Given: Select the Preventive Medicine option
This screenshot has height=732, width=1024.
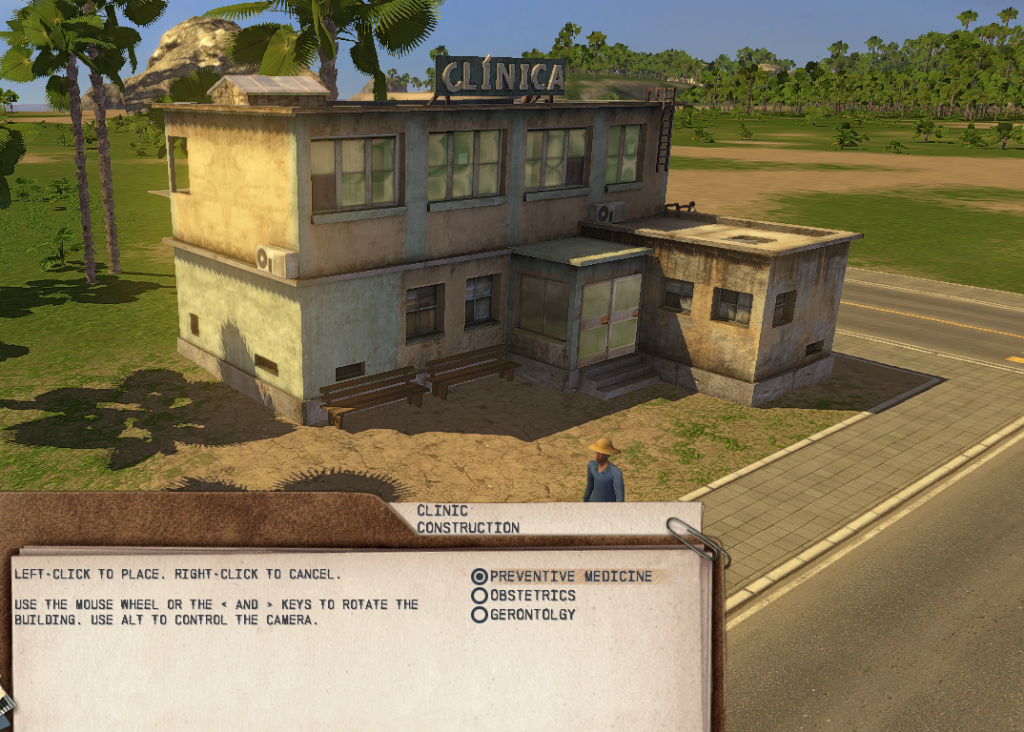Looking at the screenshot, I should (479, 577).
